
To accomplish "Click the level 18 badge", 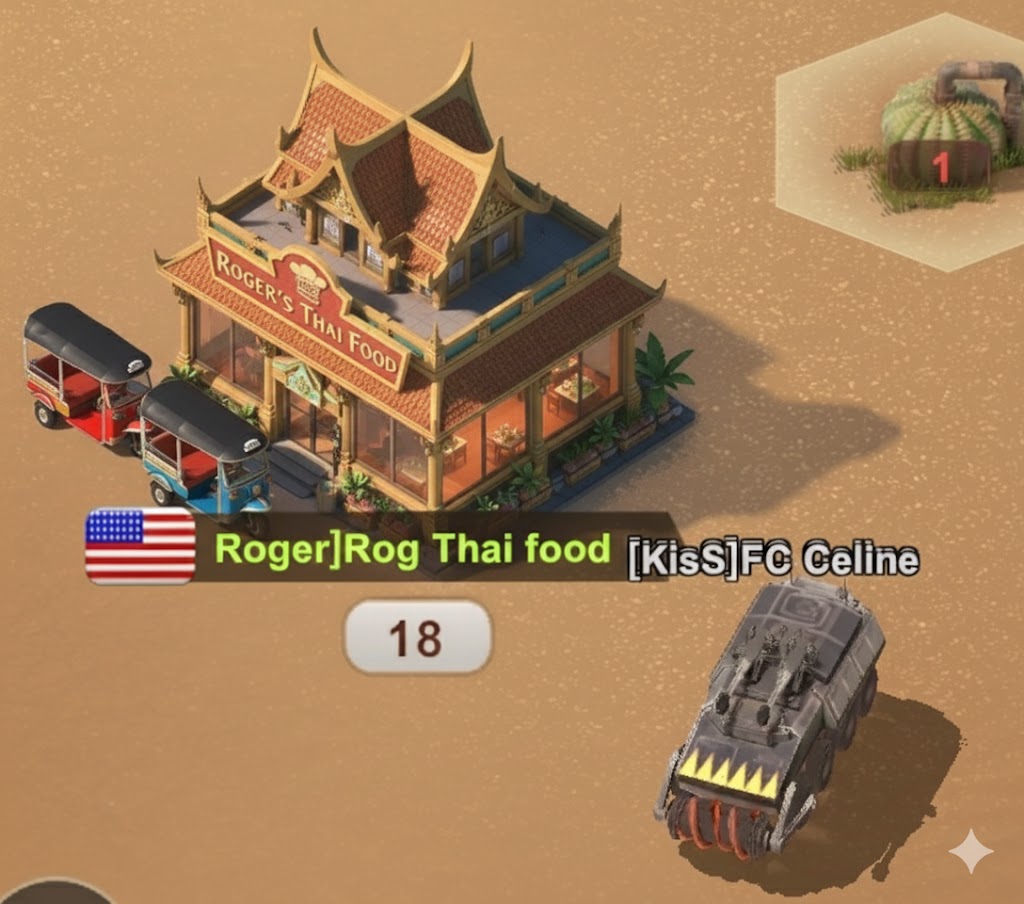I will click(x=417, y=637).
